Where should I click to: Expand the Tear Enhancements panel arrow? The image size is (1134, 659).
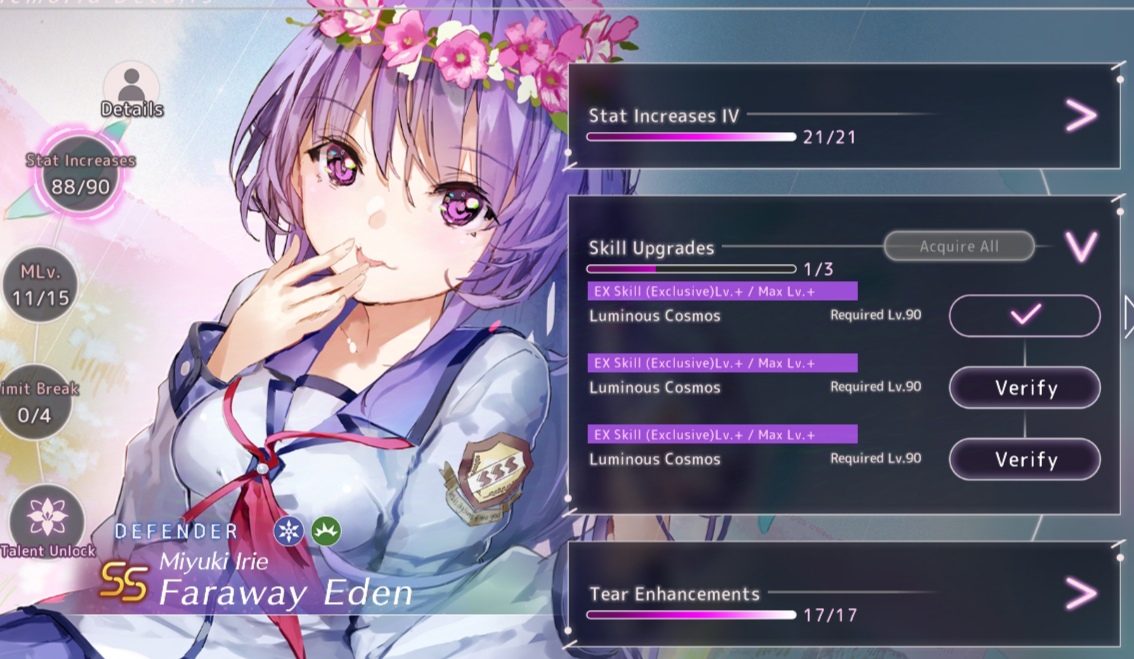click(x=1080, y=593)
